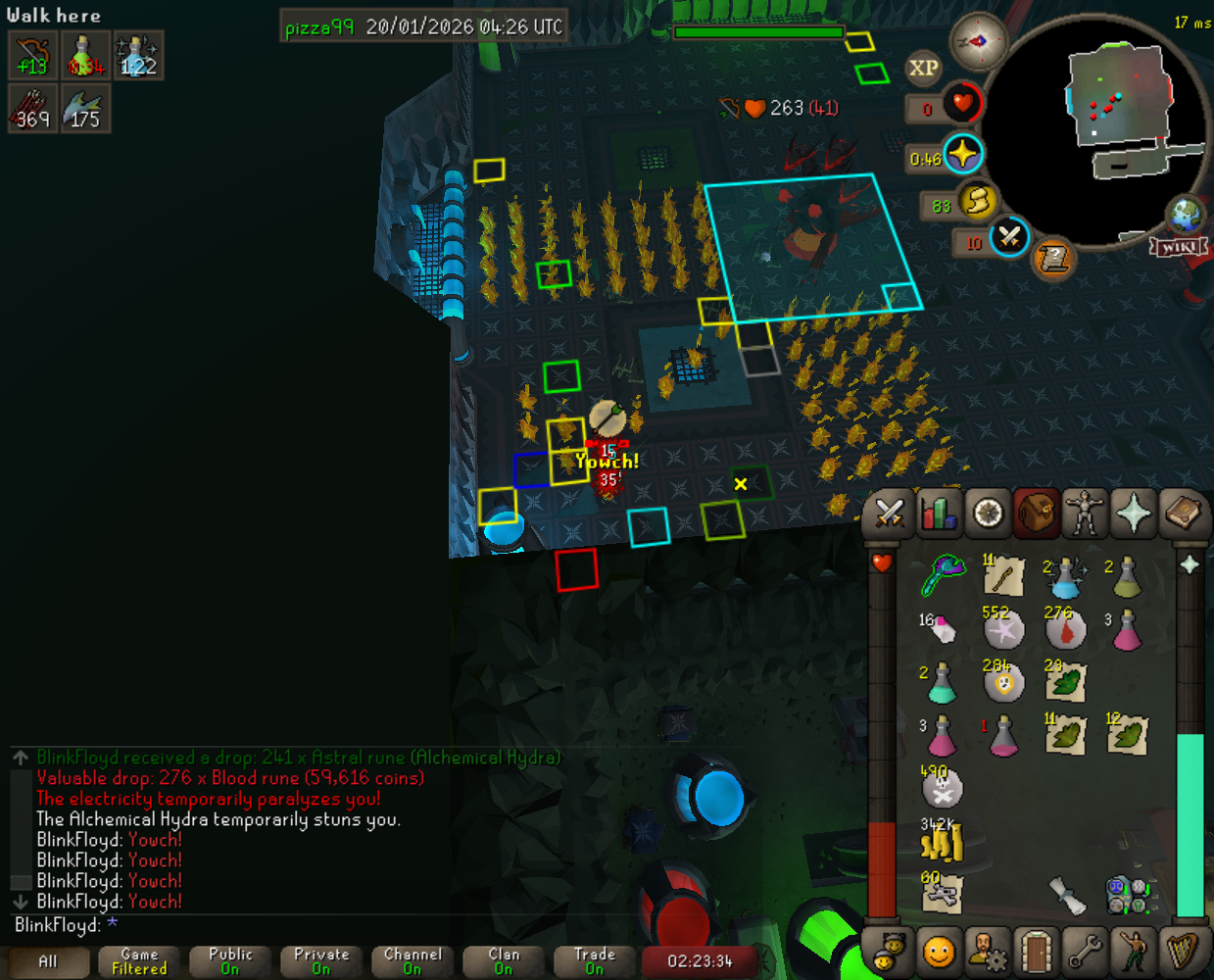Toggle run with the boot energy orb

pos(977,201)
